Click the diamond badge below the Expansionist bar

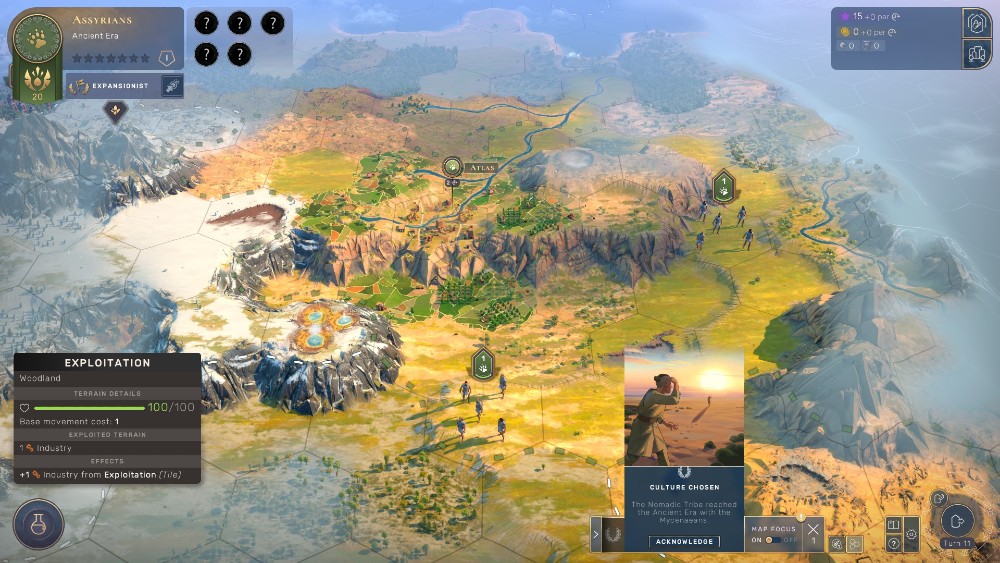pyautogui.click(x=116, y=110)
